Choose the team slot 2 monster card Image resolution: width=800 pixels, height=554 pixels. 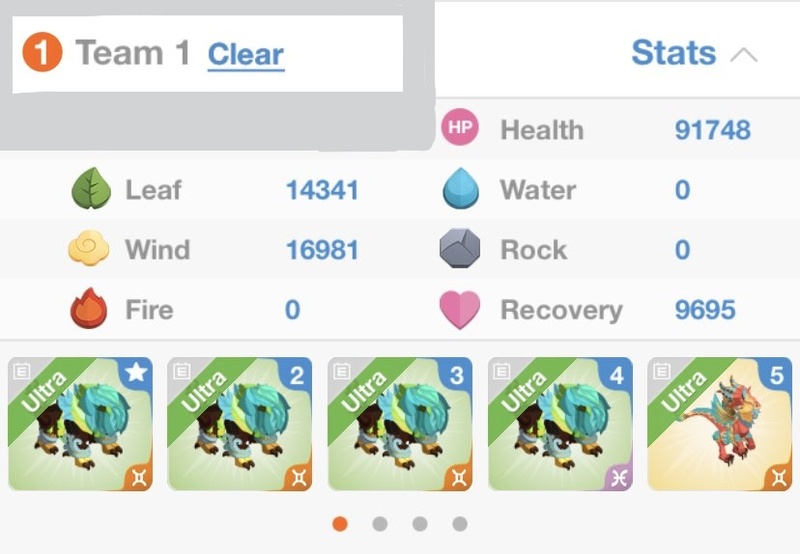point(240,424)
